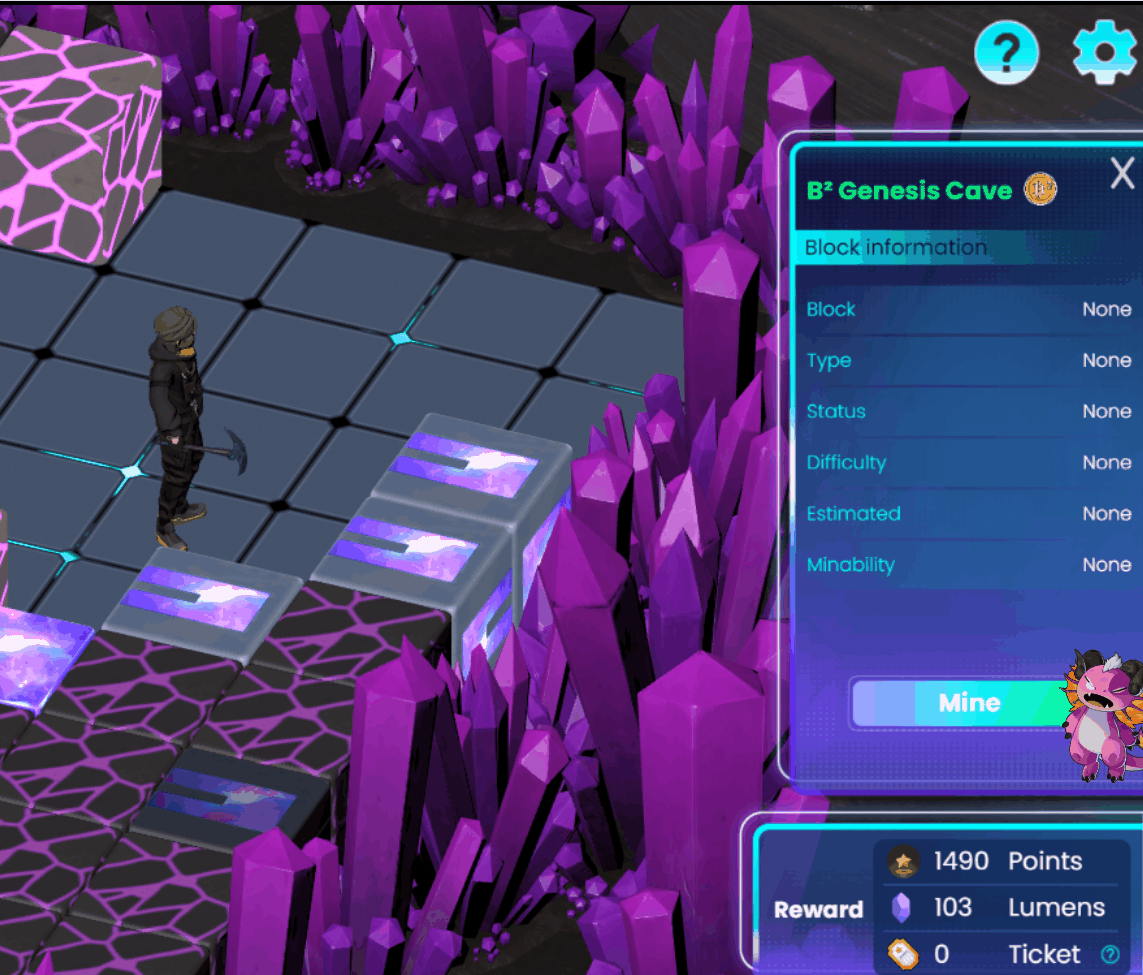Open the help question mark icon

click(x=1007, y=51)
